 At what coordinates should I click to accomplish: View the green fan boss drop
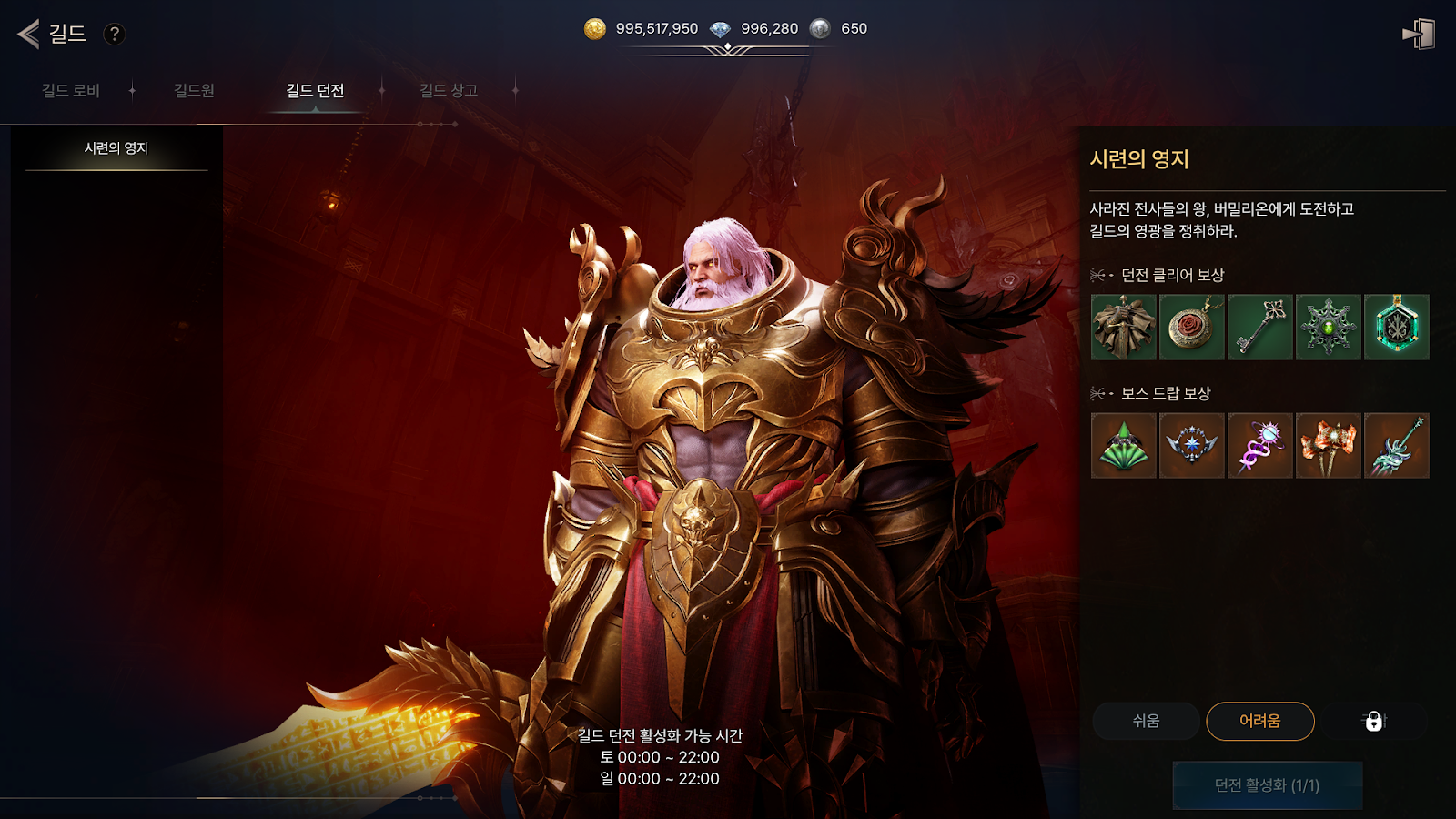[1124, 446]
